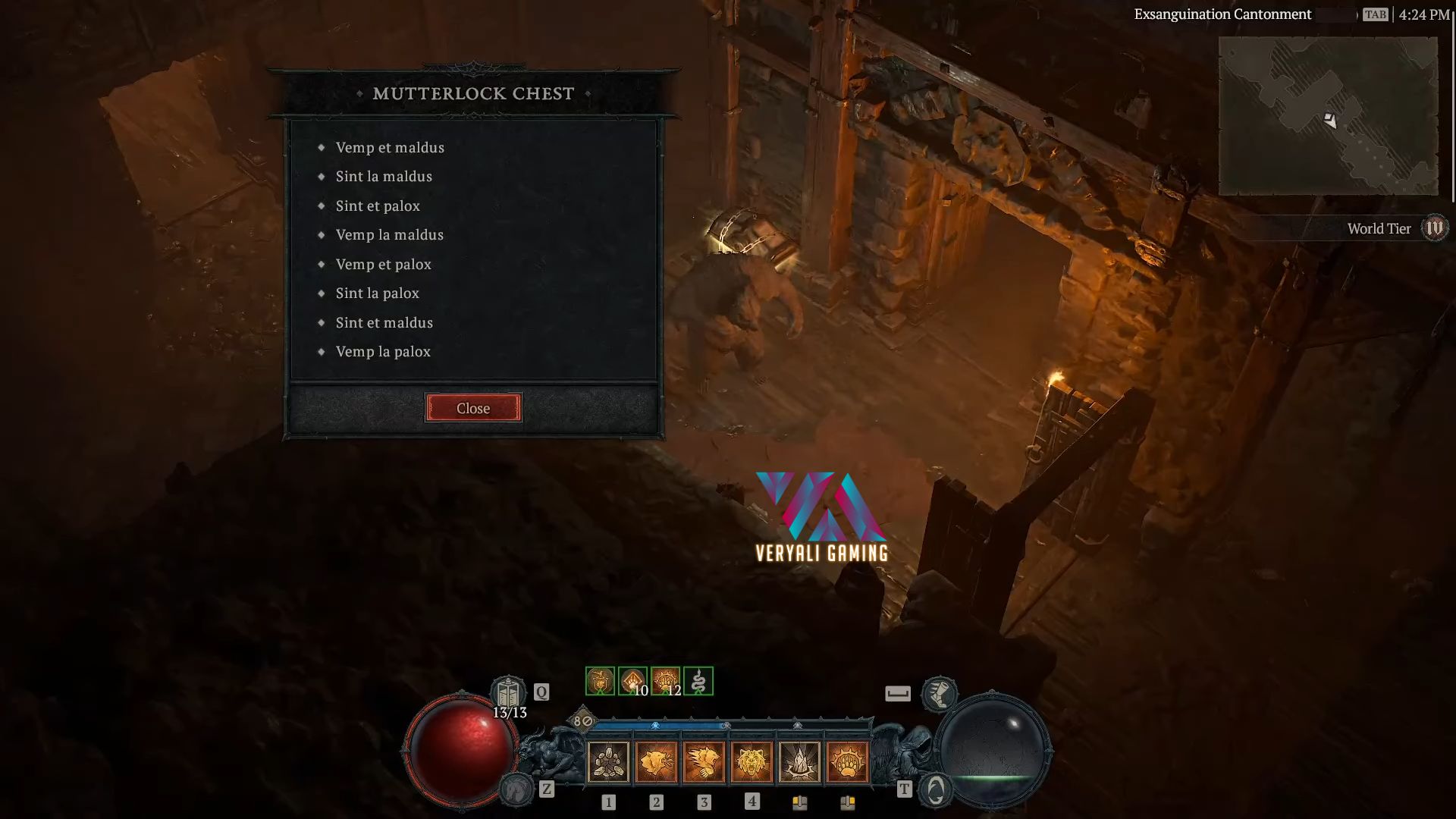Summon your mount via the horse icon
Viewport: 1456px width, 819px height.
517,791
